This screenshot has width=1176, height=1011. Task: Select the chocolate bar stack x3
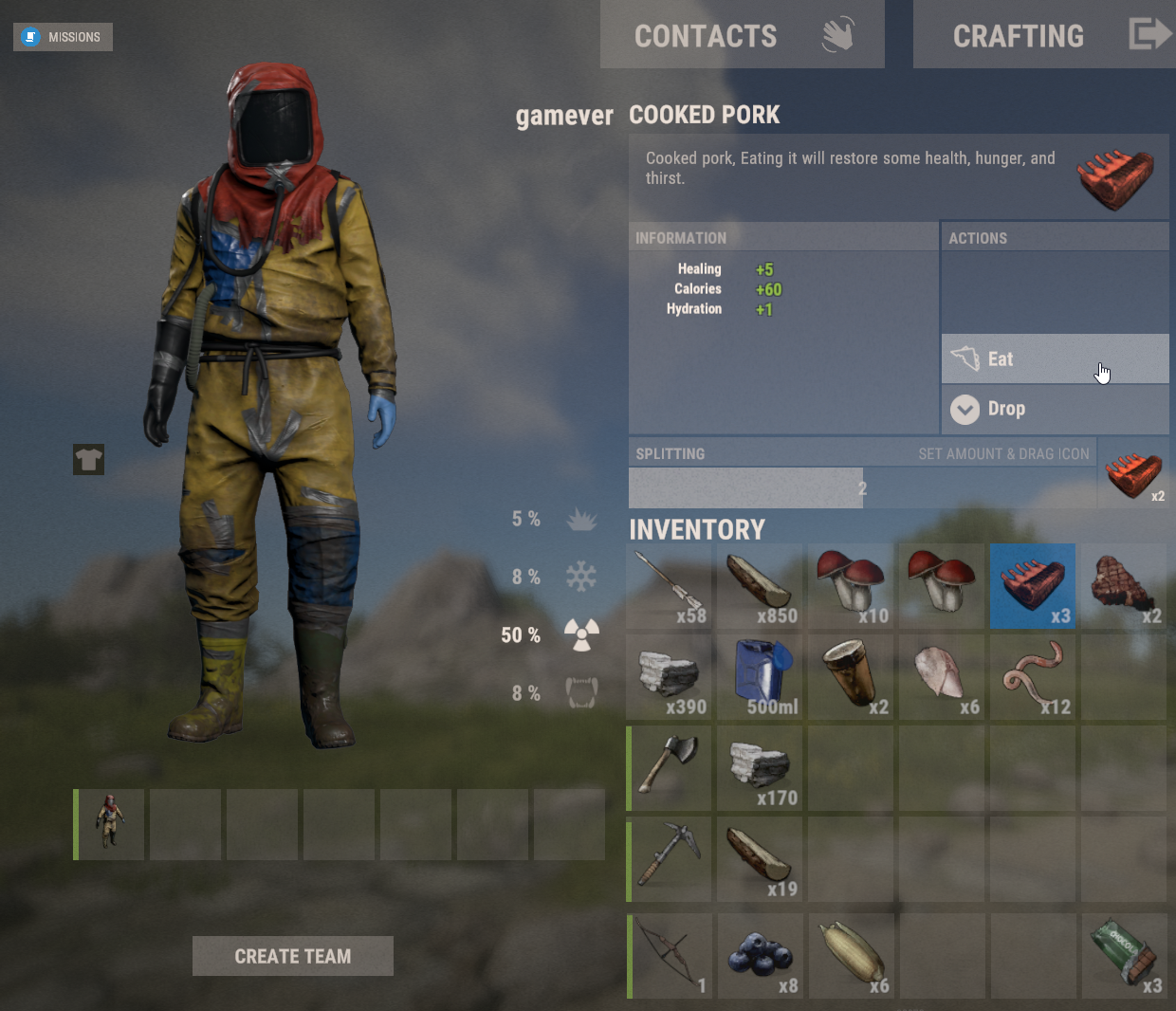1124,956
